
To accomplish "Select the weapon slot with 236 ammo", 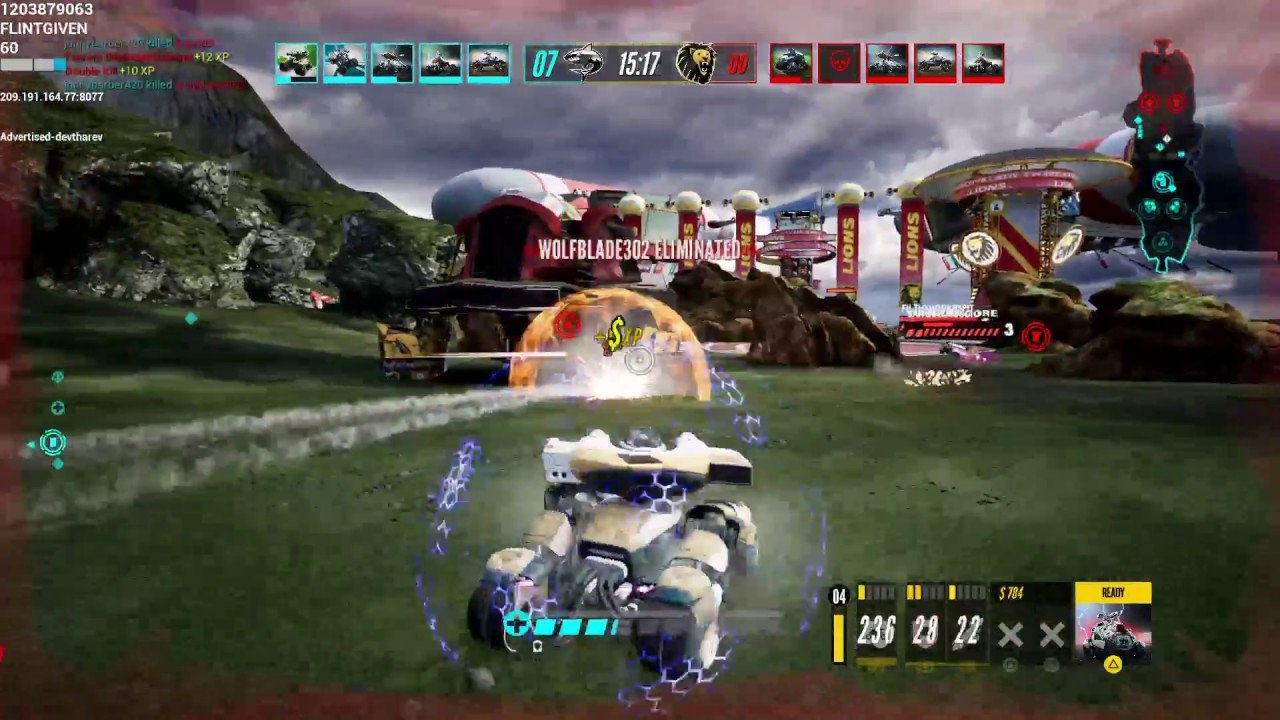I will 876,630.
